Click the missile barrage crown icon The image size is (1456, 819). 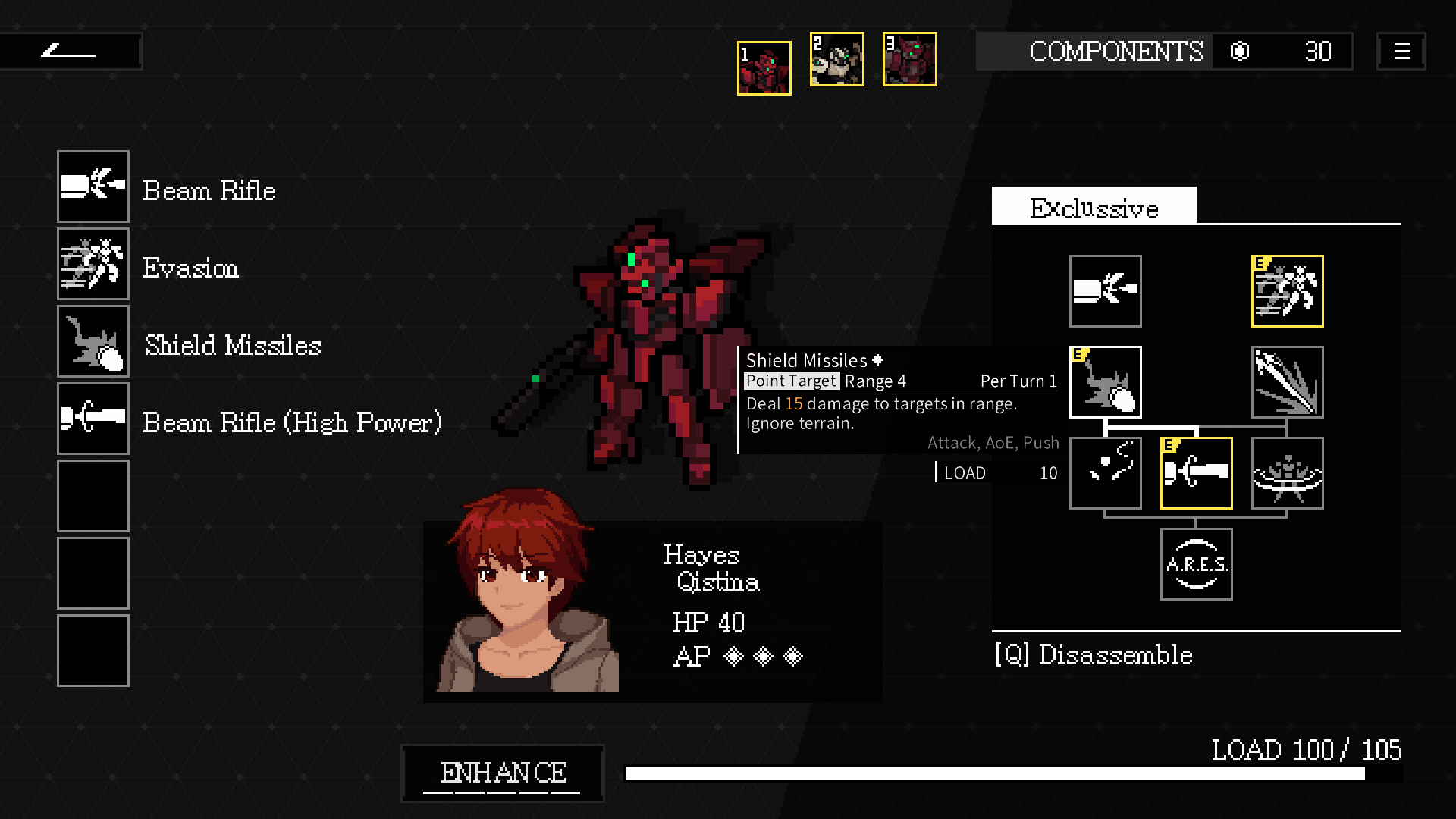[x=1287, y=473]
